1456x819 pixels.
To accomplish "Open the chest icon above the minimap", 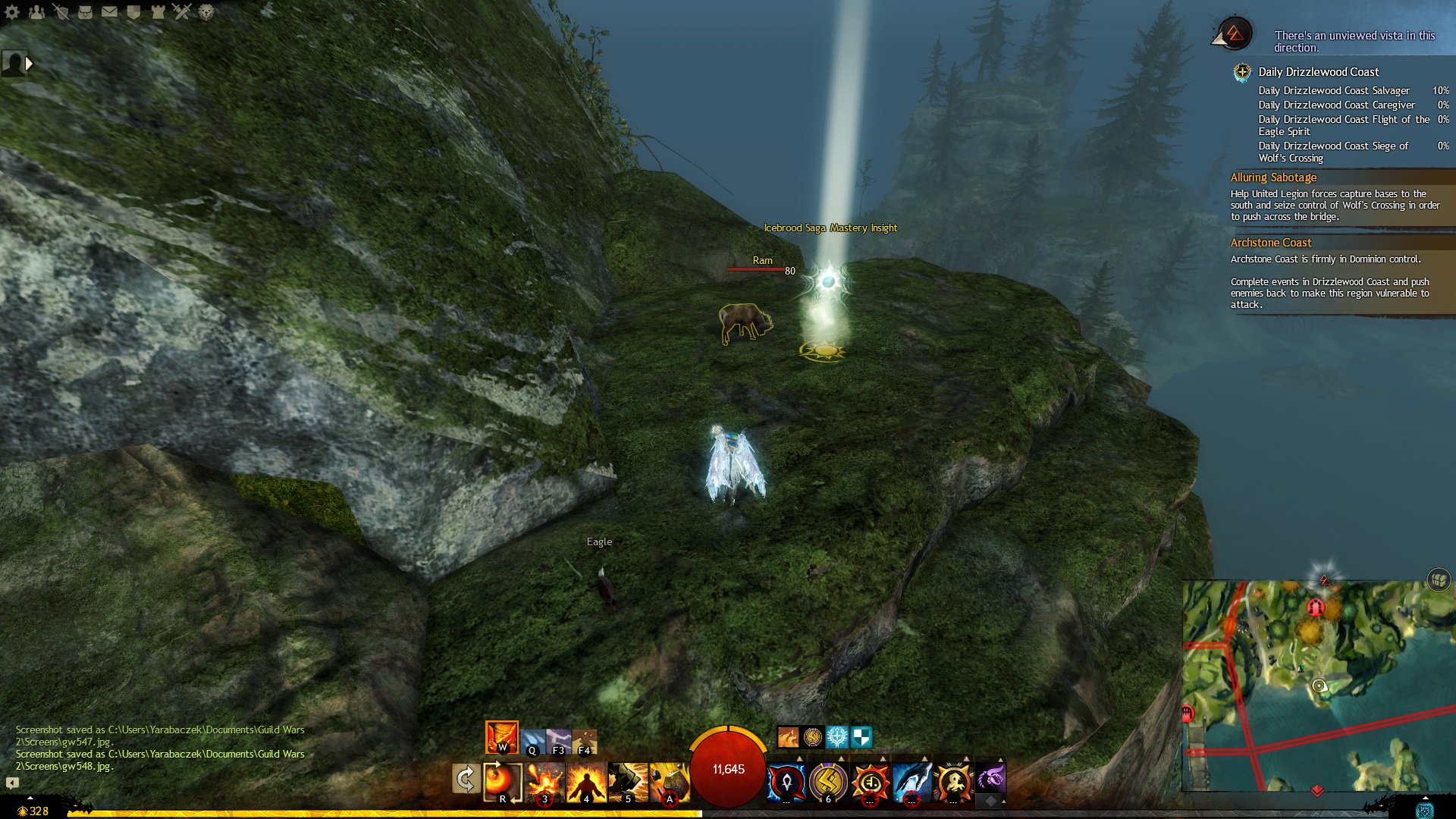I will click(1439, 580).
